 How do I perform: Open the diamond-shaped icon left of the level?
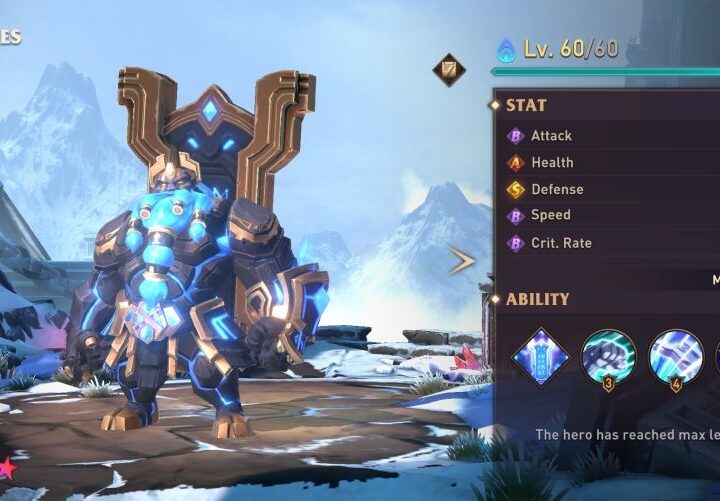tap(449, 70)
